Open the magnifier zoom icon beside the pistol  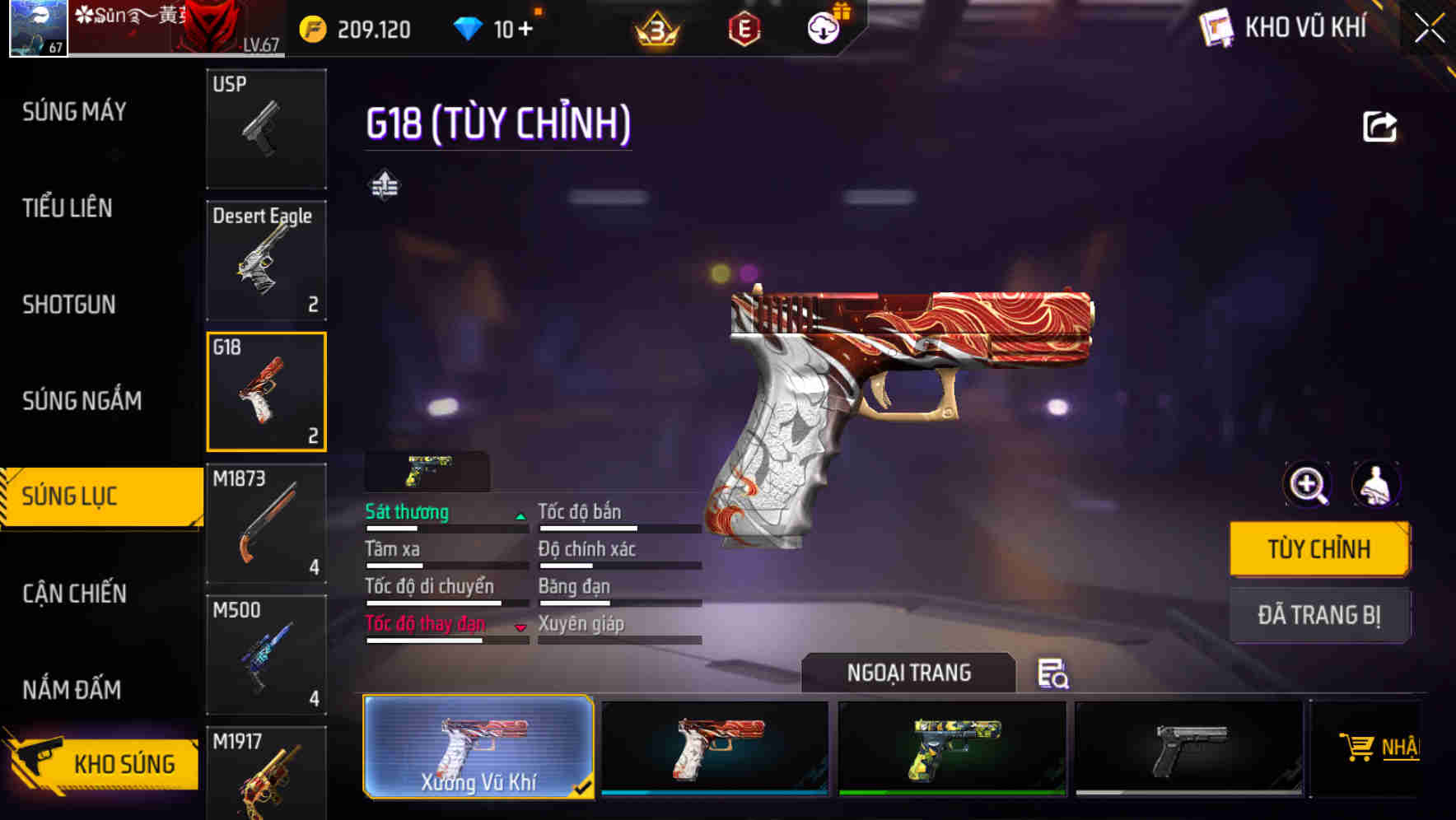click(1305, 484)
